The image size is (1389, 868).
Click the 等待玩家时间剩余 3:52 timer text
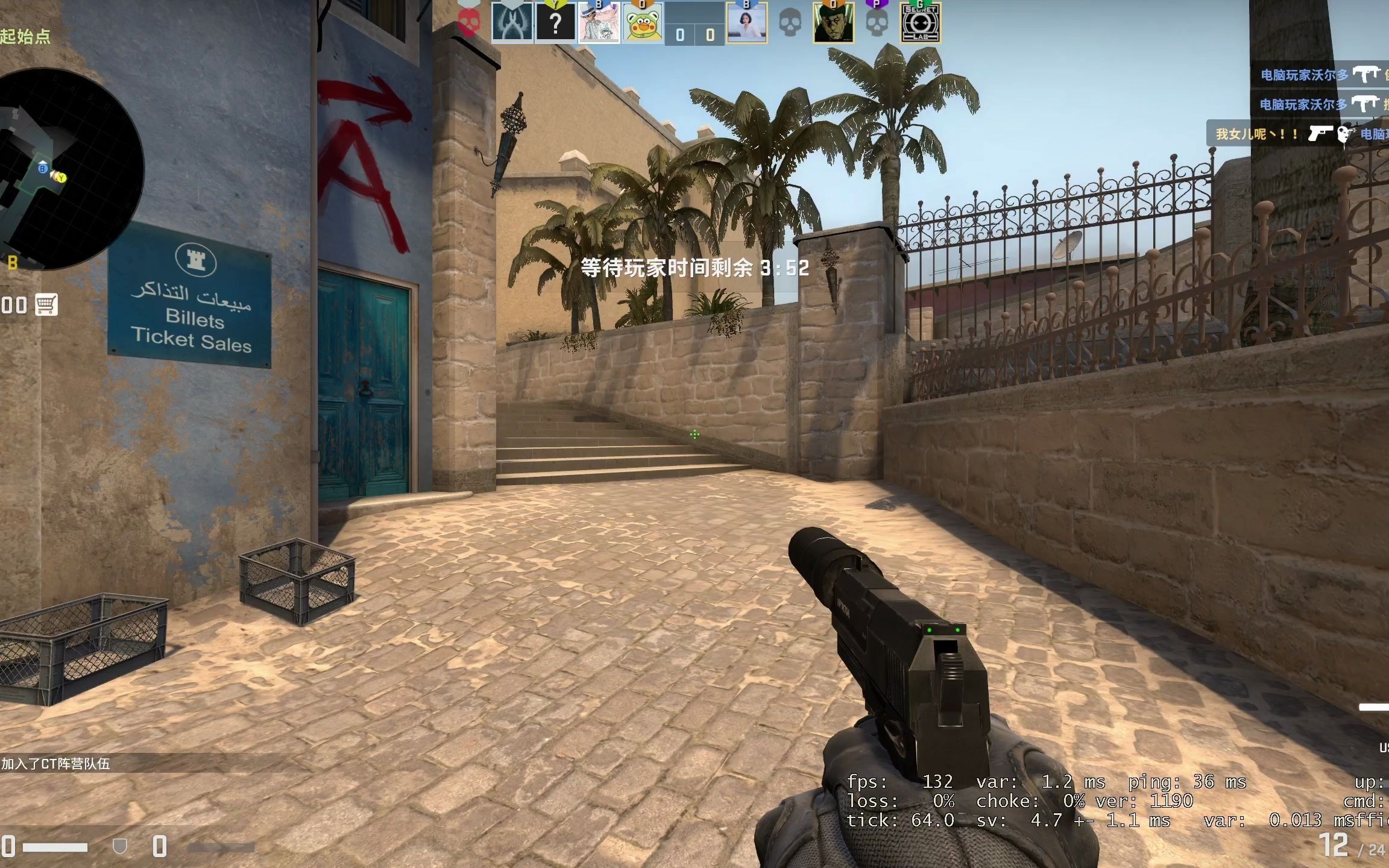(x=693, y=269)
